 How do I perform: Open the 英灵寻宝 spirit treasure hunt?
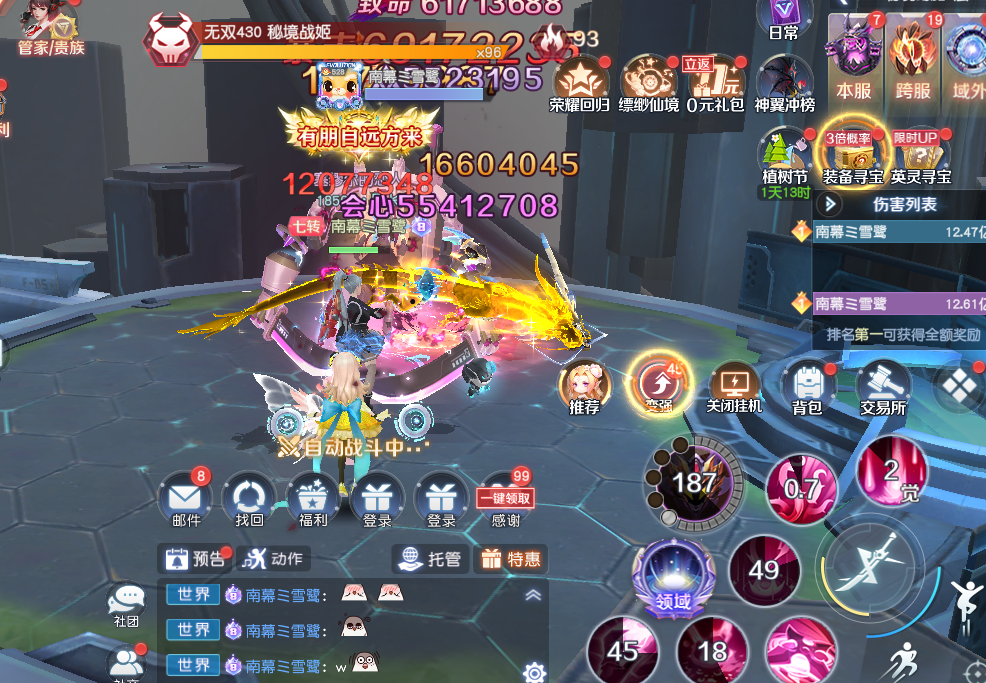pyautogui.click(x=921, y=155)
